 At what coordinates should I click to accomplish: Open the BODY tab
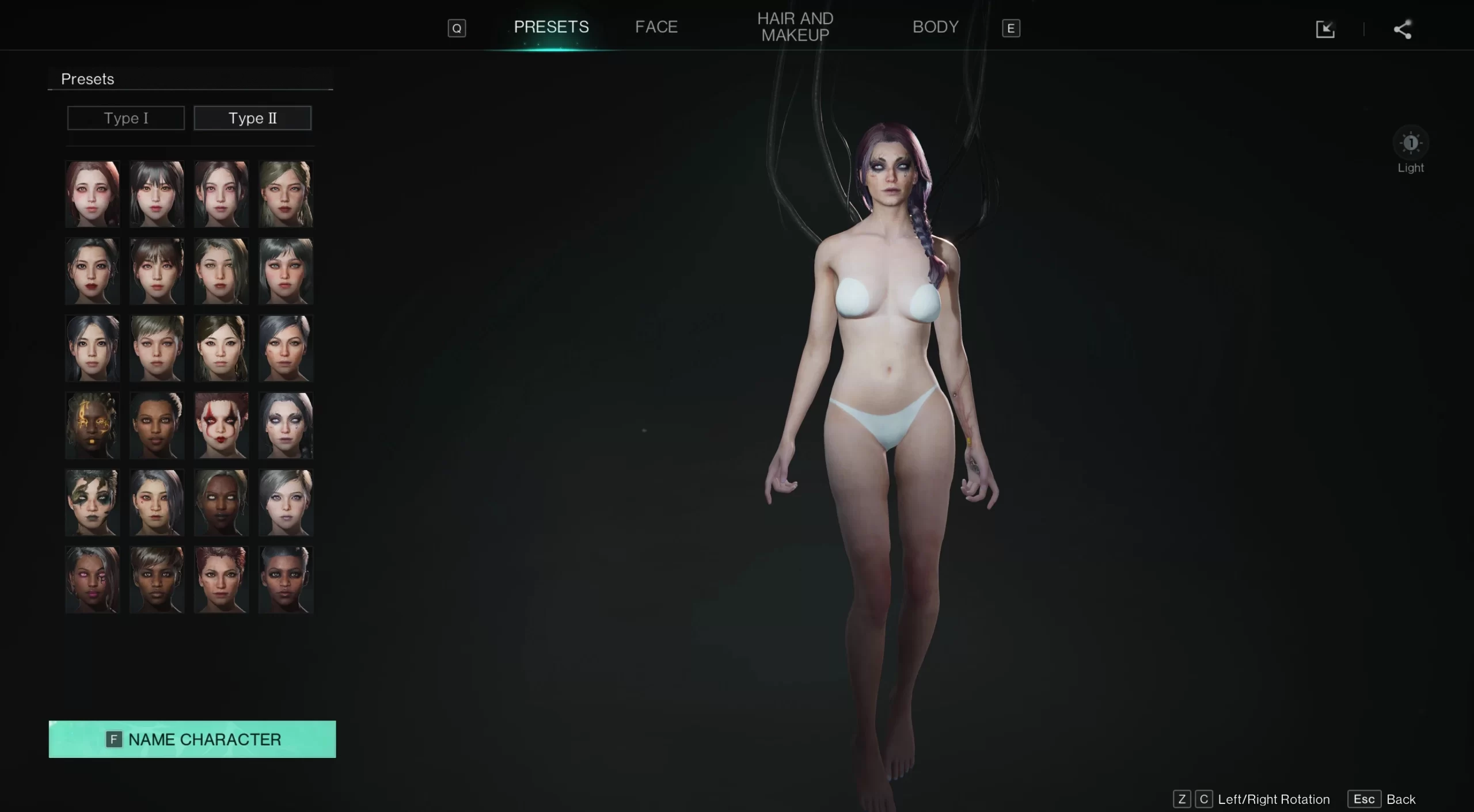point(935,26)
